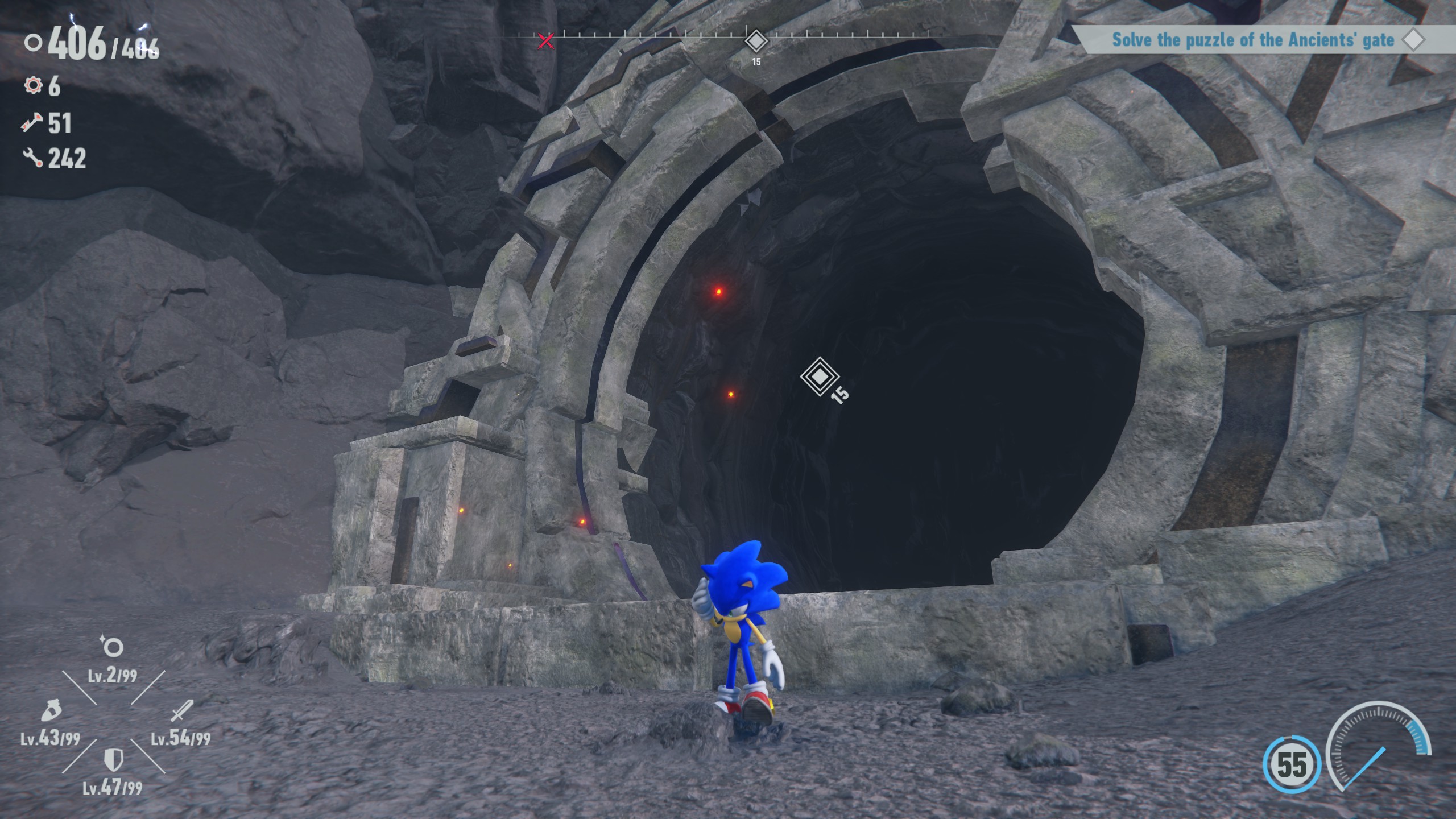Toggle the red X marker on the compass
The height and width of the screenshot is (819, 1456).
(x=544, y=40)
